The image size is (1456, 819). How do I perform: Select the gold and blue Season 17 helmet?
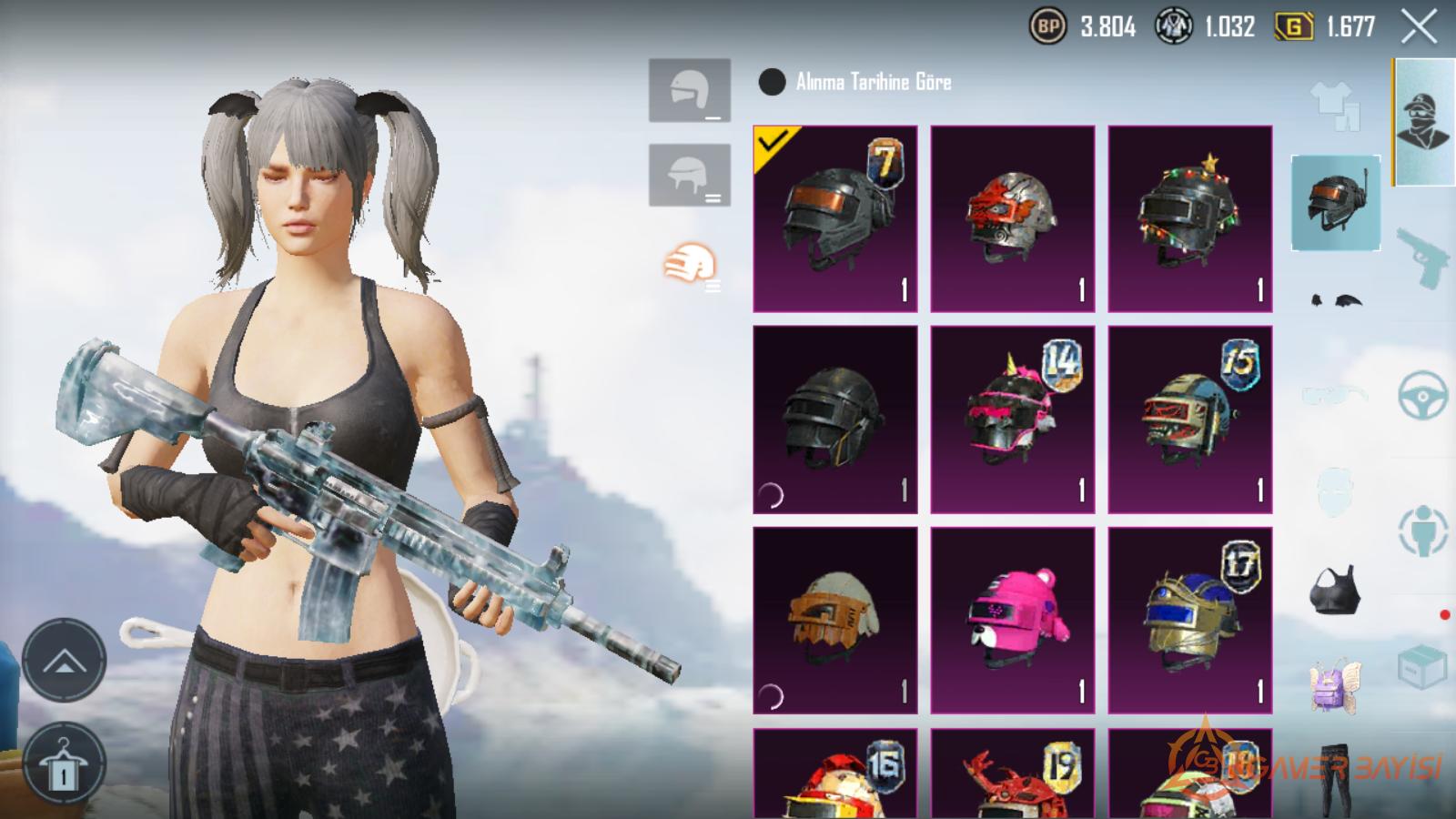pyautogui.click(x=1189, y=620)
